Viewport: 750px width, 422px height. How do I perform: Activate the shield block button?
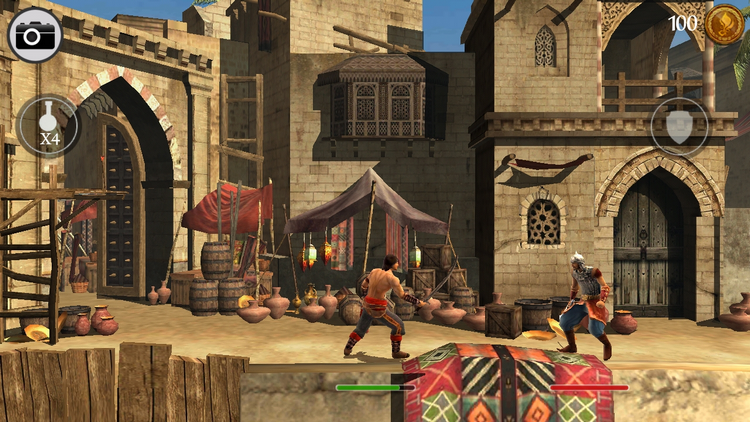coord(679,127)
